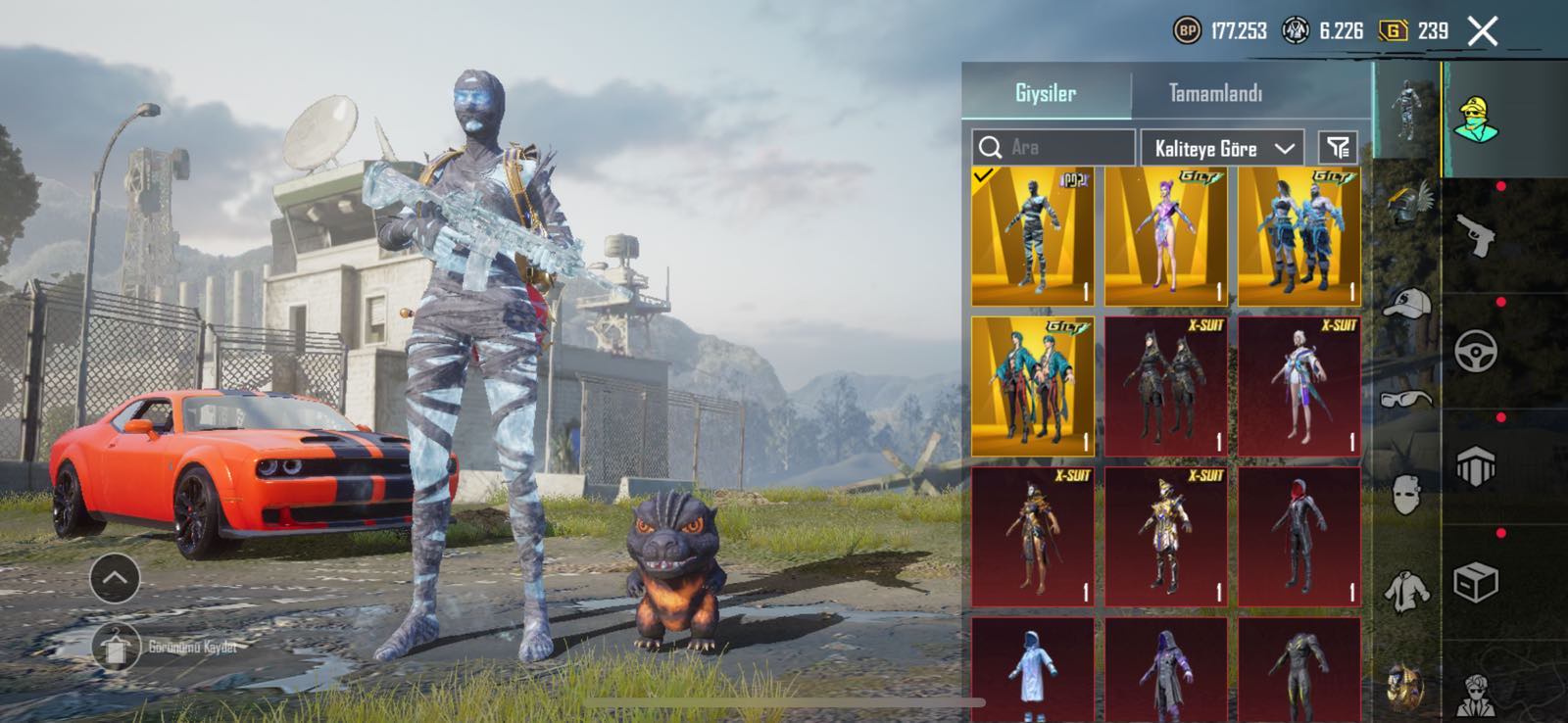Switch to the pistol weapon skins section

point(1476,236)
